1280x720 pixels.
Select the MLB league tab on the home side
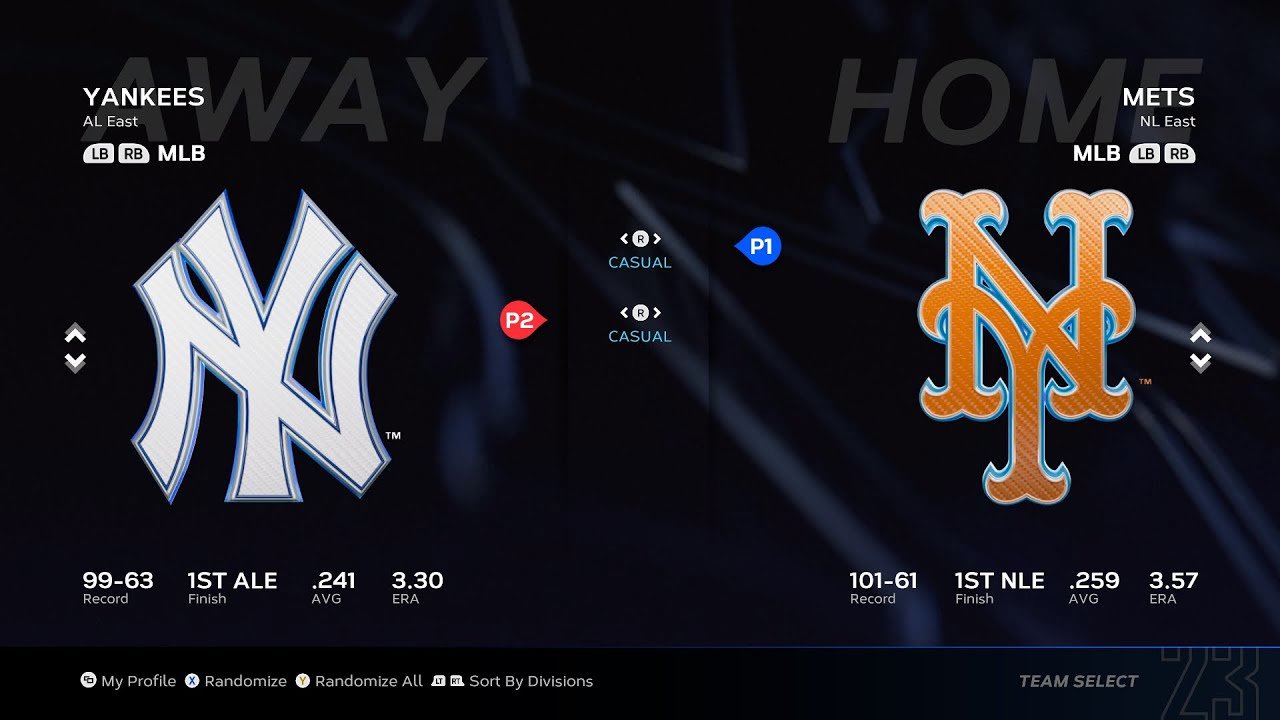click(1096, 154)
